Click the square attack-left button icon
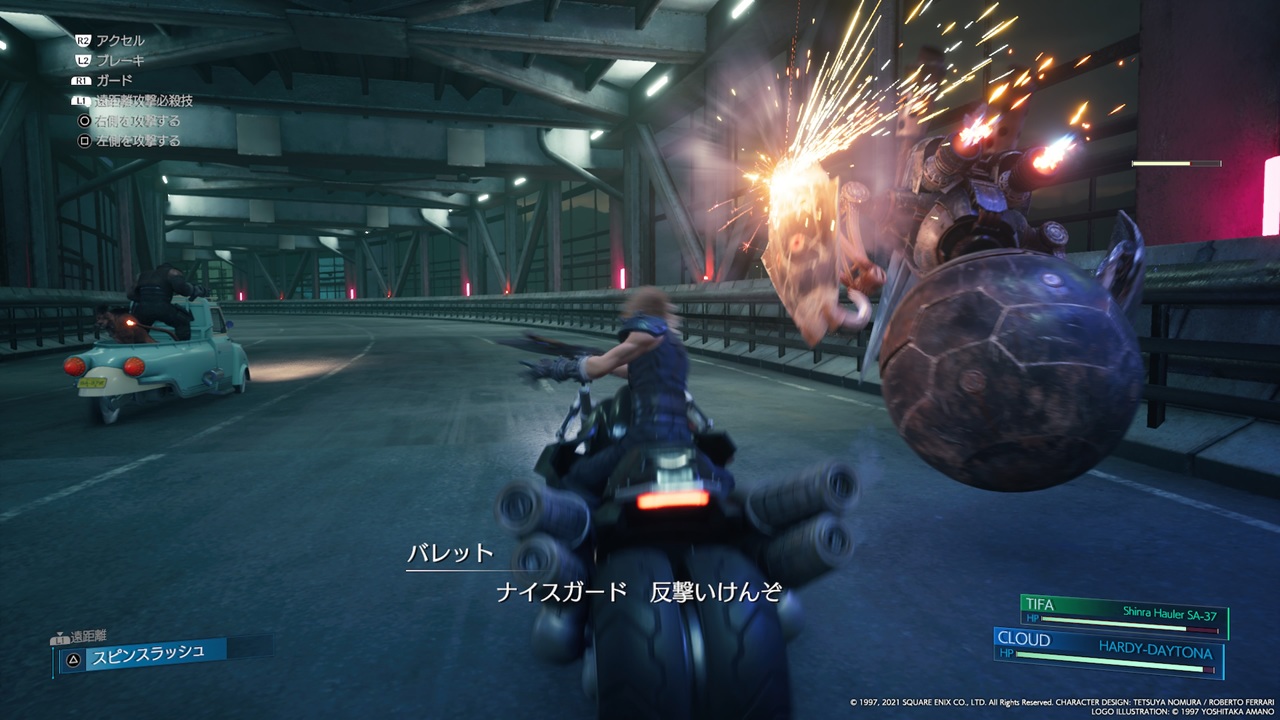The height and width of the screenshot is (720, 1280). 85,139
